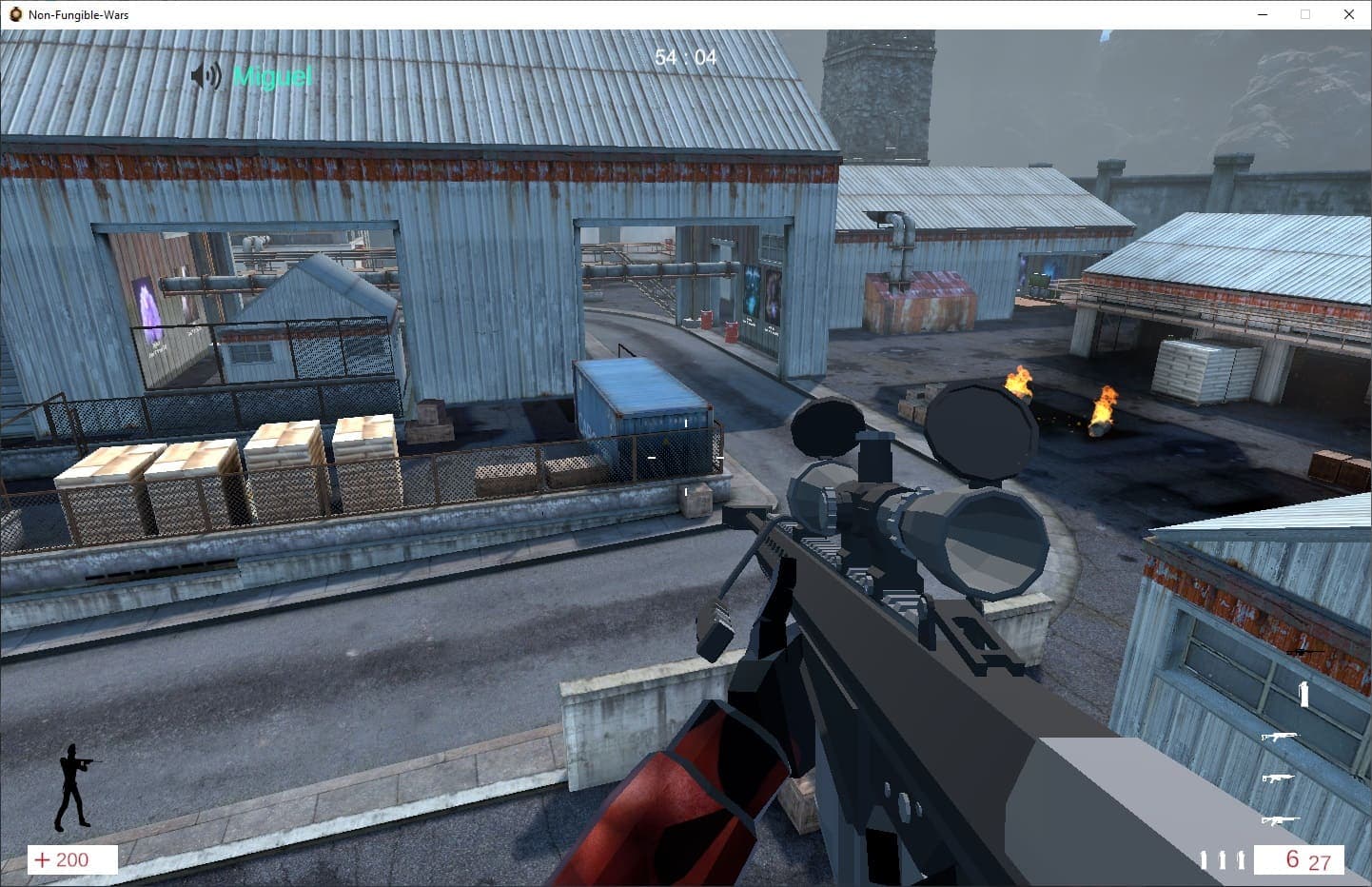Click the Non-Fungible-Wars window title text

(78, 14)
